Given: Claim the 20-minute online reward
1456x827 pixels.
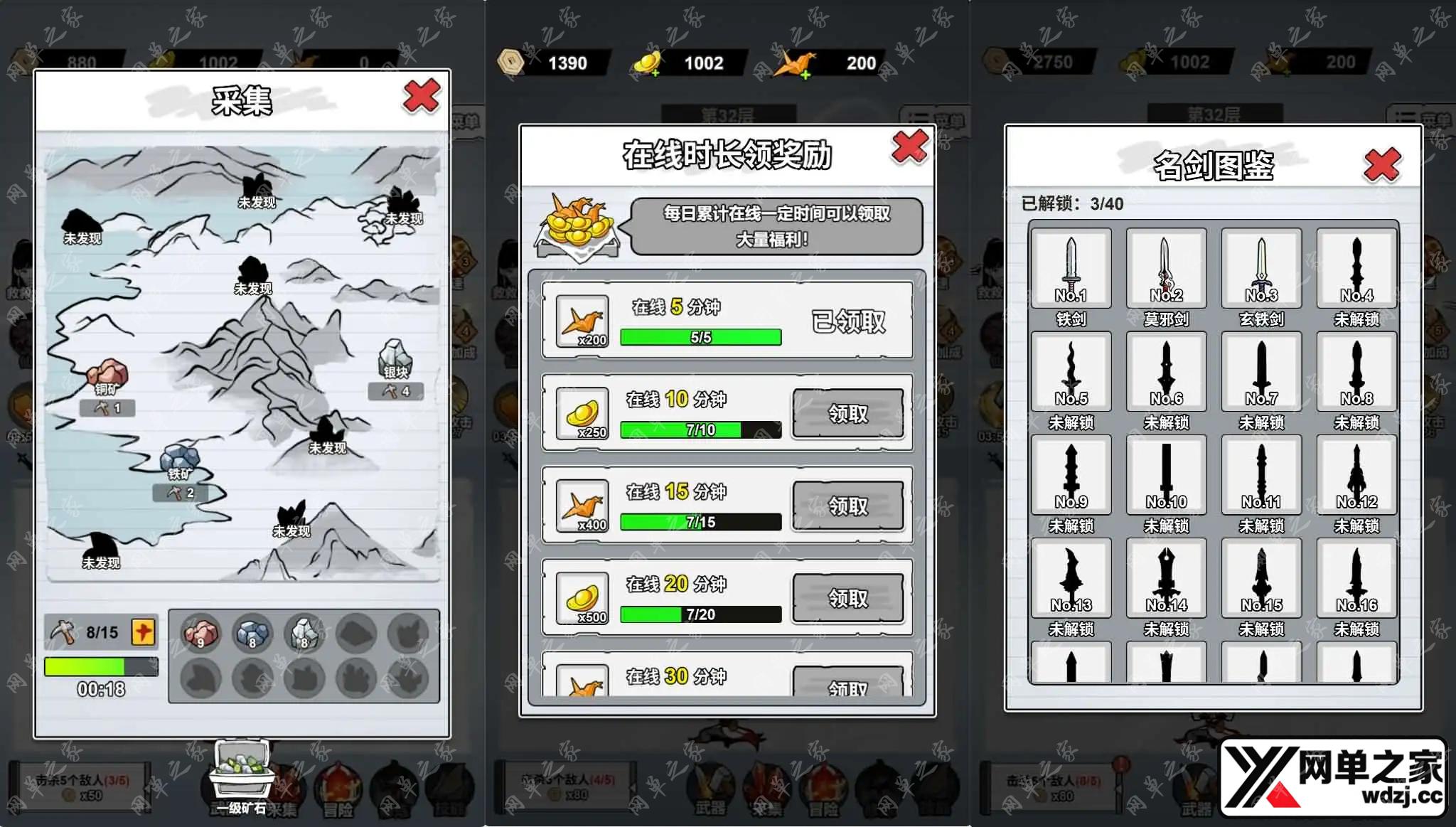Looking at the screenshot, I should point(847,598).
